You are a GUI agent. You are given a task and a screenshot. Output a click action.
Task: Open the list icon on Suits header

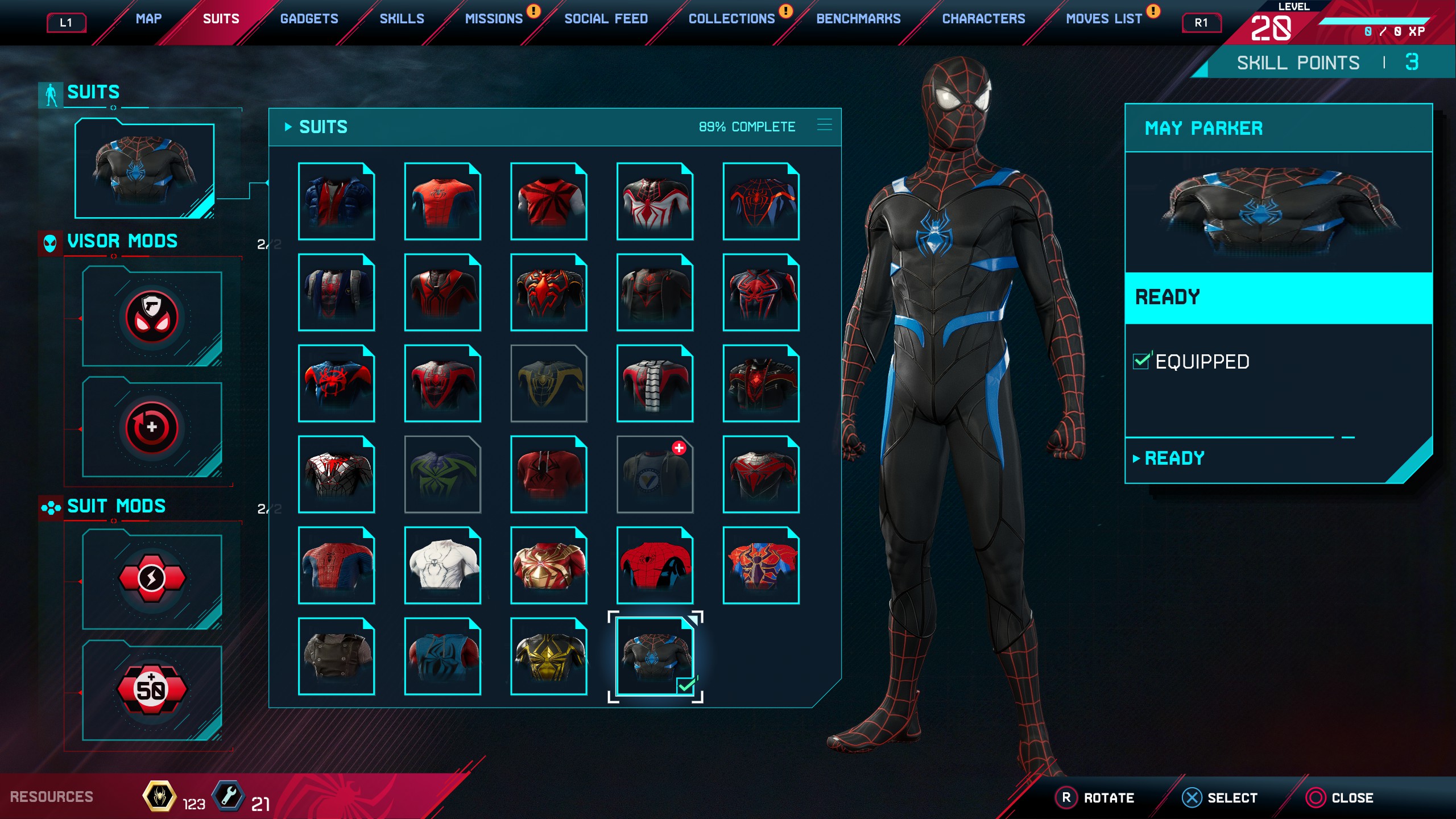pos(824,125)
